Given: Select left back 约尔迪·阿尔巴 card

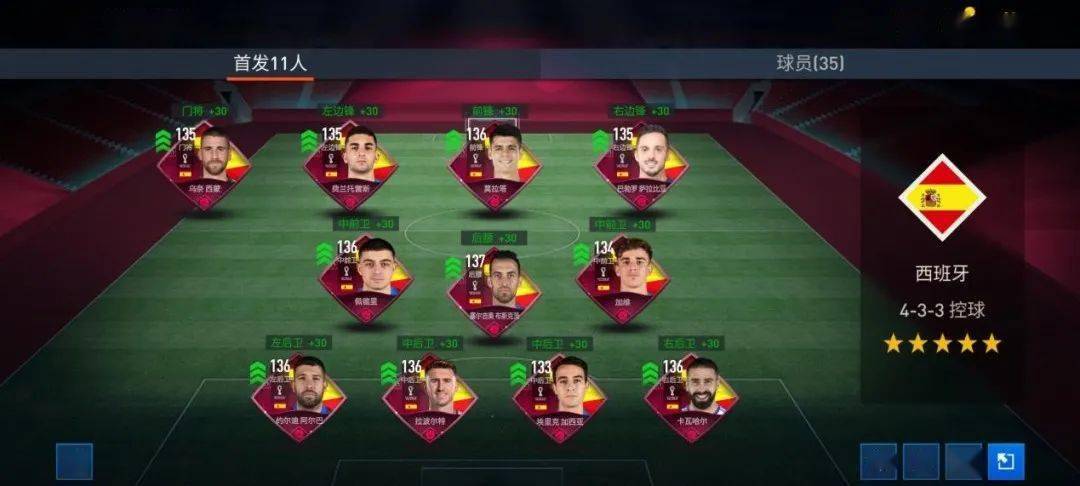Looking at the screenshot, I should click(x=299, y=395).
